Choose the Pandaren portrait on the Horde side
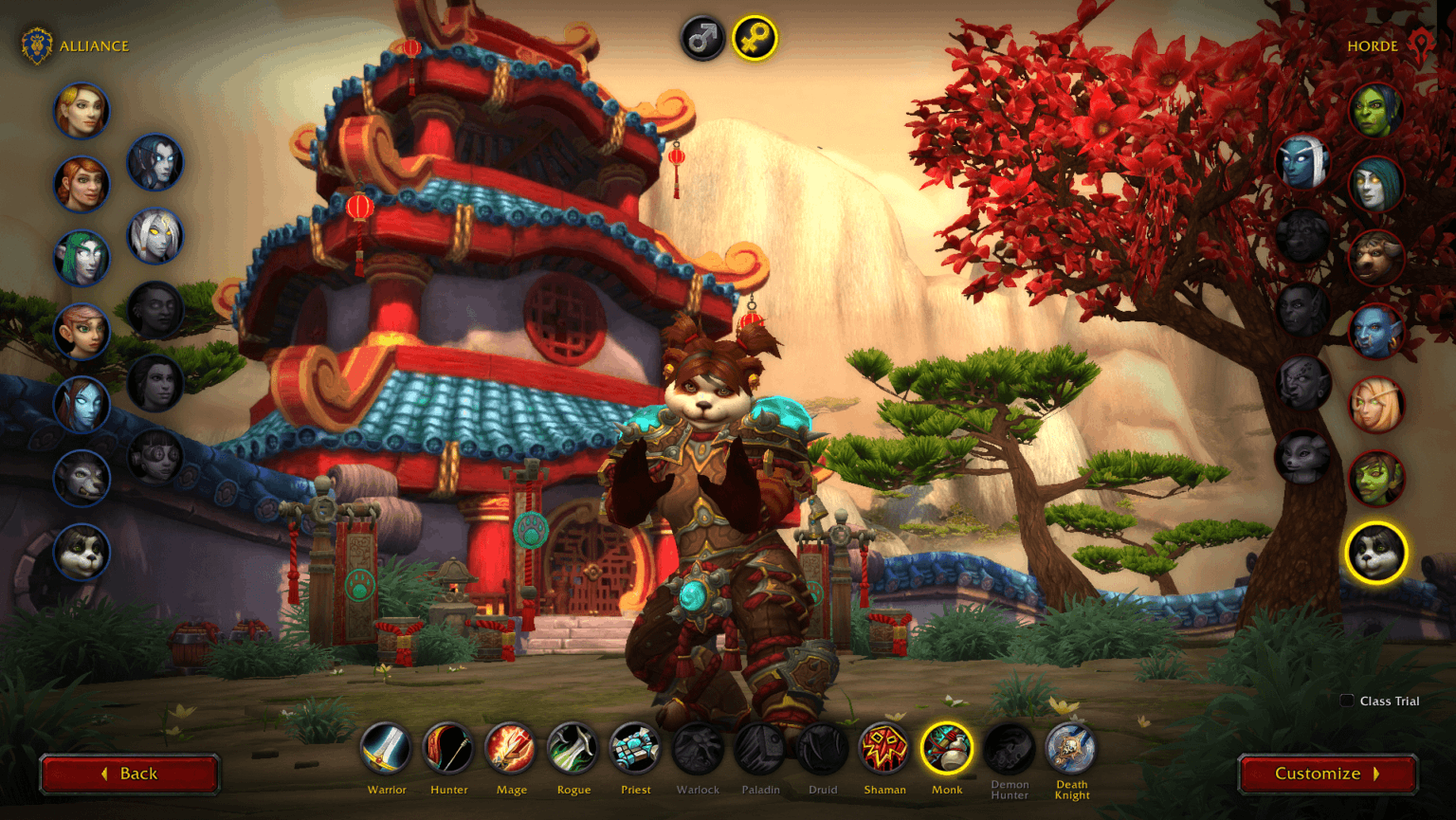This screenshot has width=1456, height=820. coord(1376,555)
